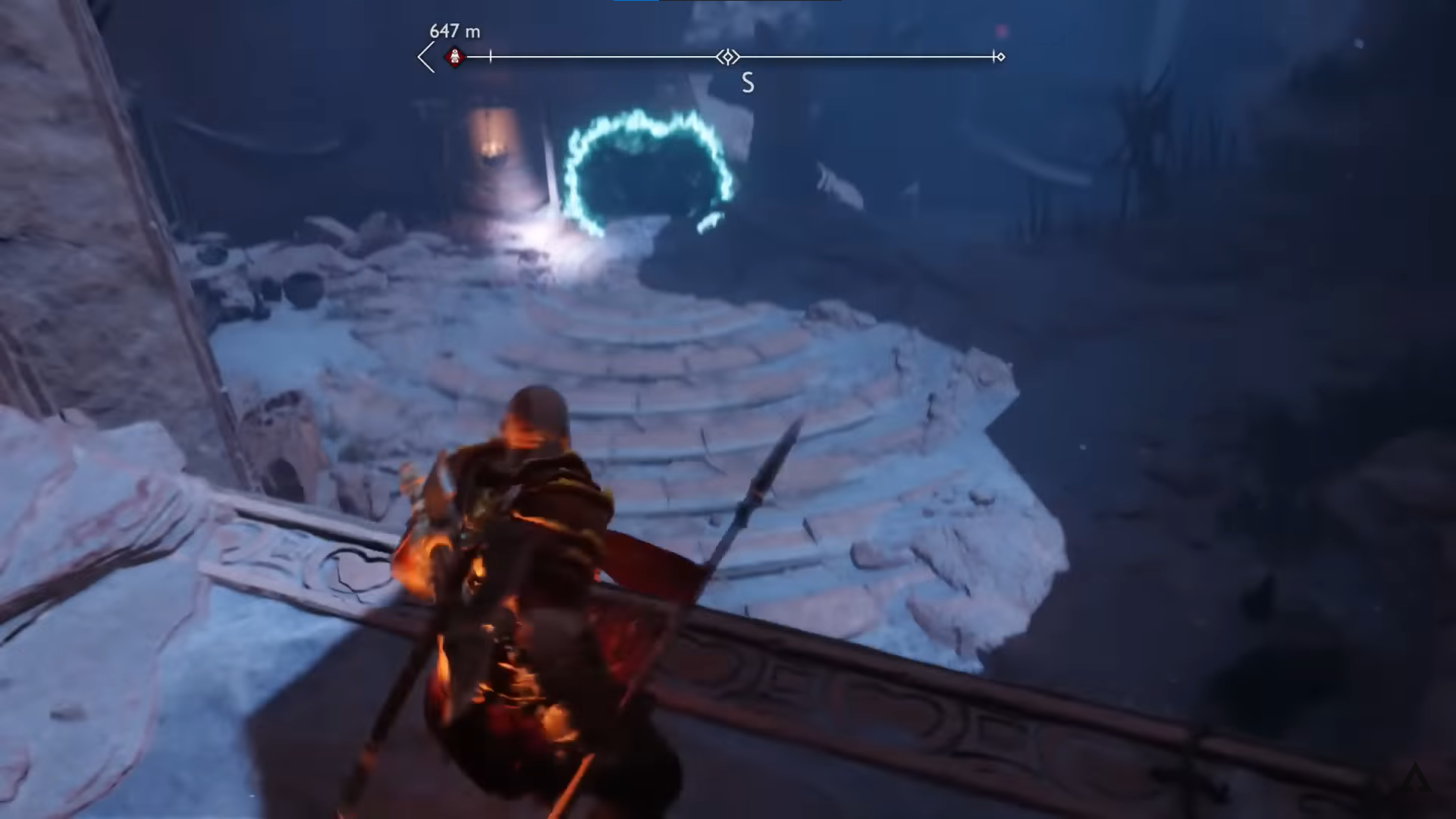The width and height of the screenshot is (1456, 819).
Task: Select the red quest marker on the compass
Action: pyautogui.click(x=455, y=57)
